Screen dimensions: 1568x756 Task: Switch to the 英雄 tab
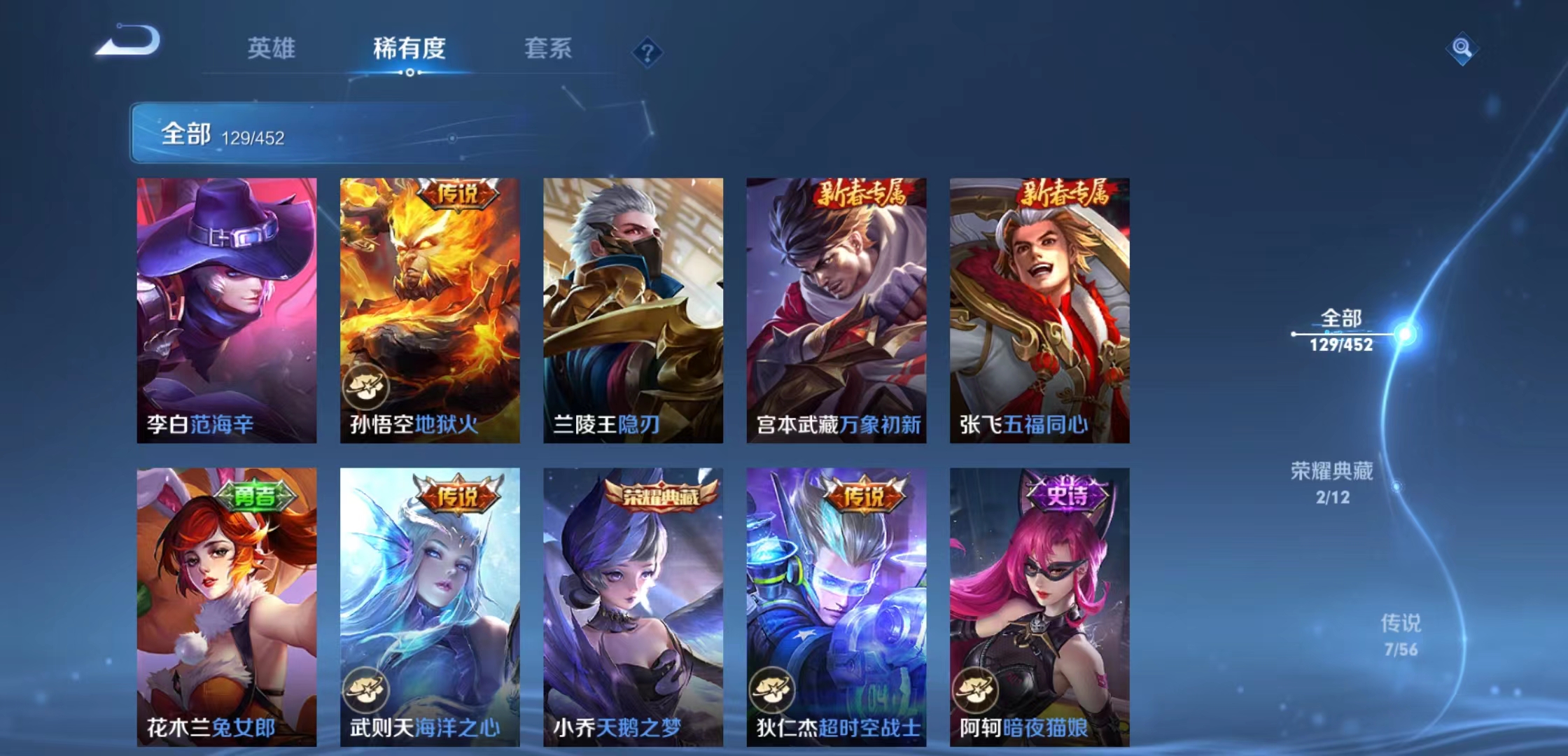272,49
